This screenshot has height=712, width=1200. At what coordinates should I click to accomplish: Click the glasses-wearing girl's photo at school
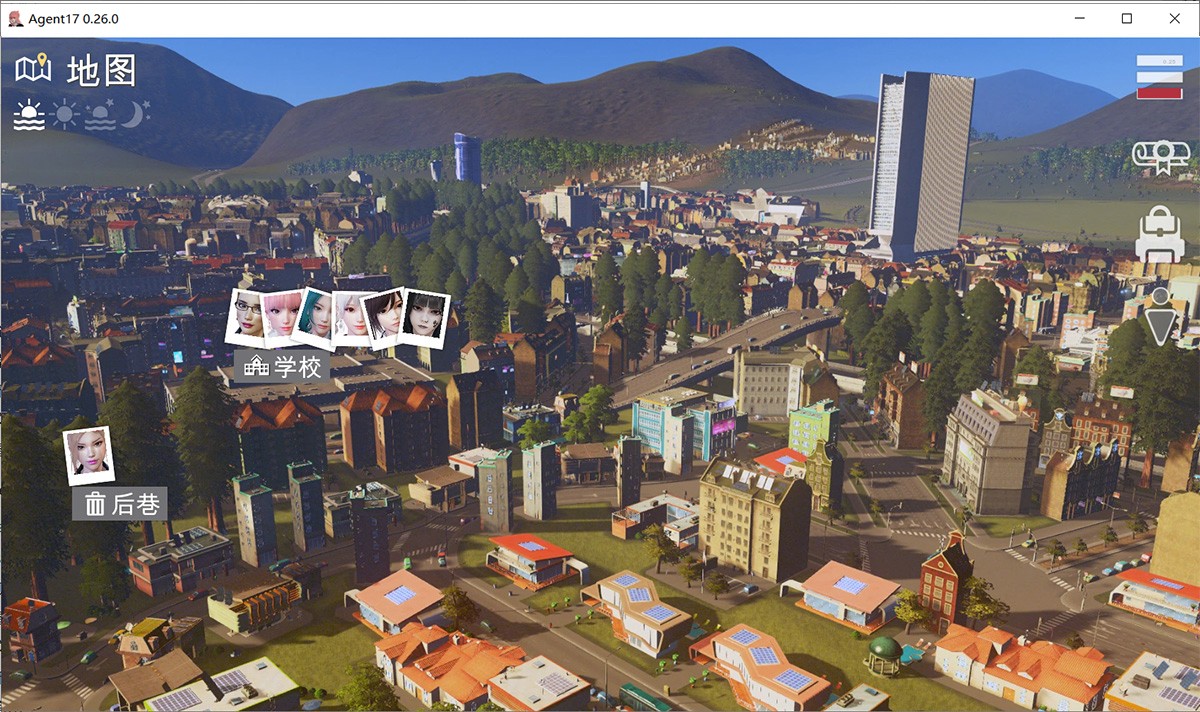pos(246,317)
